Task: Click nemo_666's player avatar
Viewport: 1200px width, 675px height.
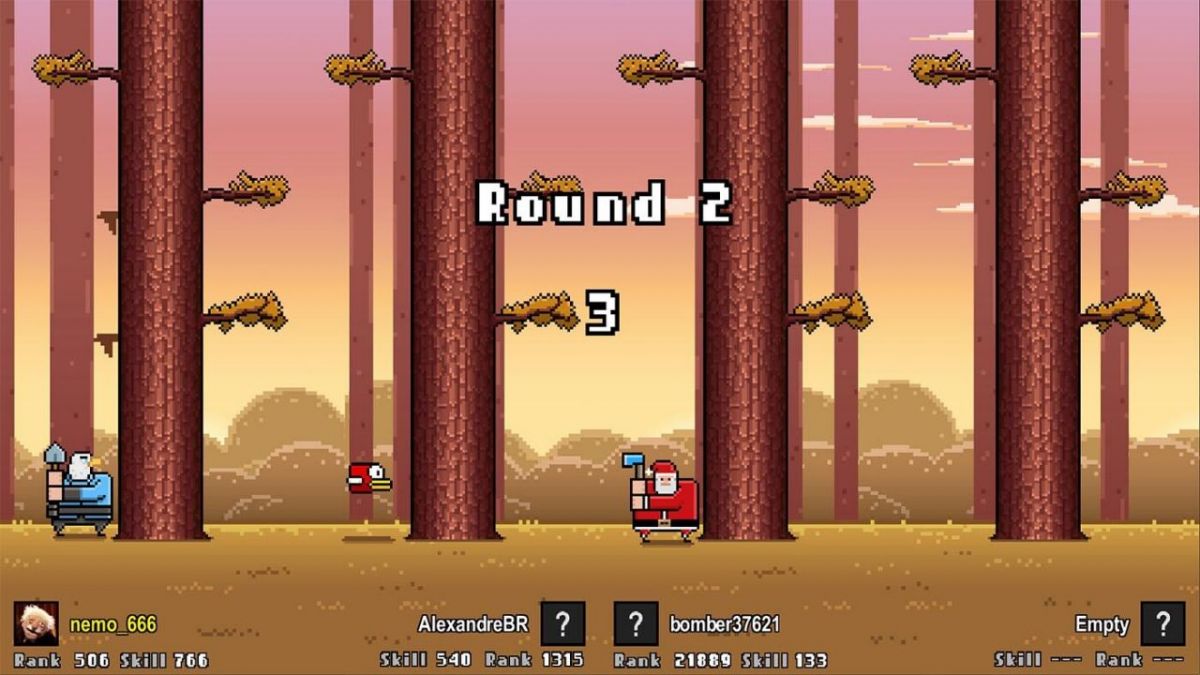Action: [35, 624]
